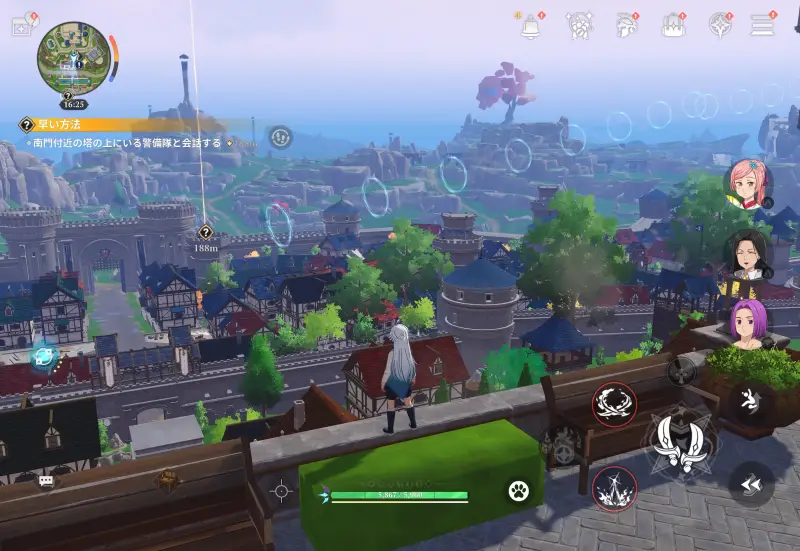800x551 pixels.
Task: Open the backpack inventory
Action: pos(674,26)
